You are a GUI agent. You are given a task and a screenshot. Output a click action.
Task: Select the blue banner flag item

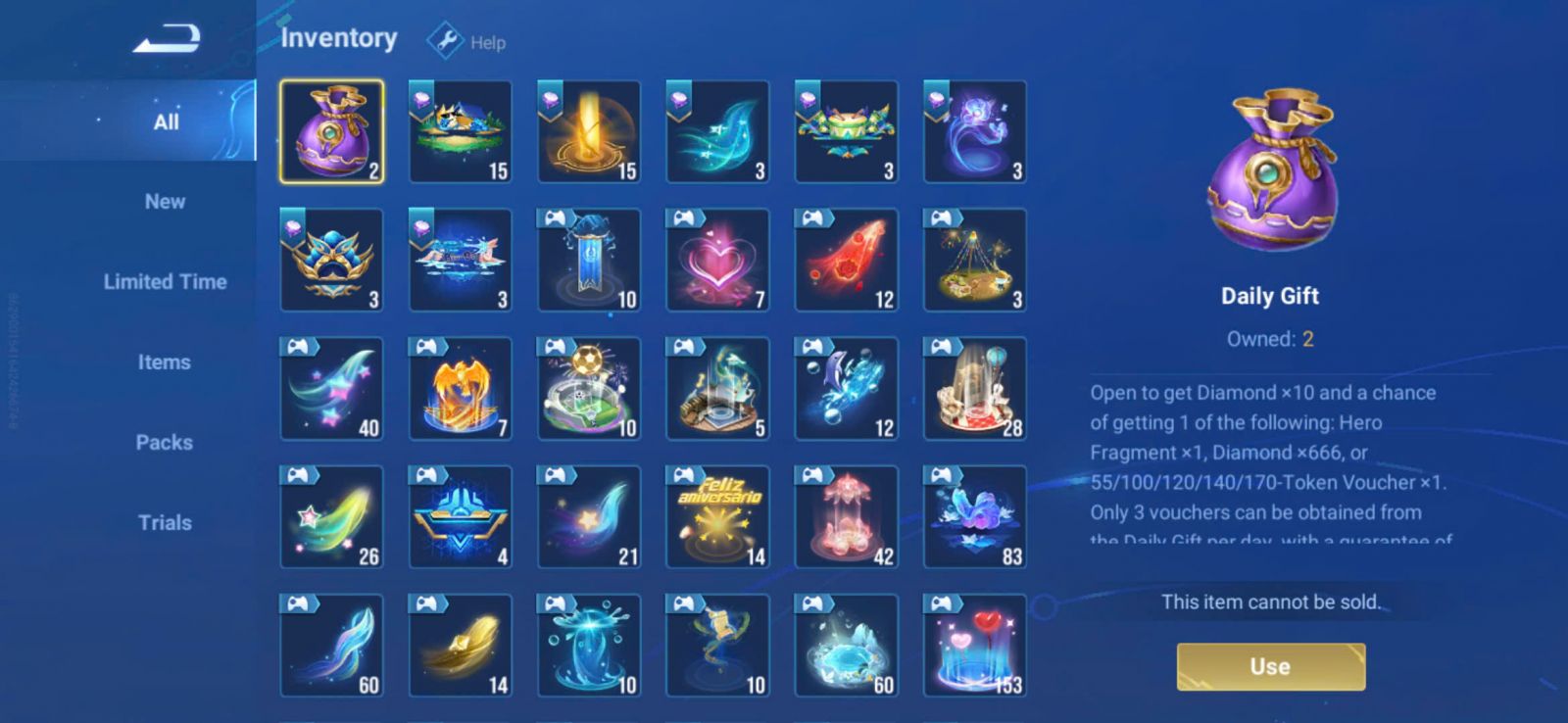(x=589, y=261)
